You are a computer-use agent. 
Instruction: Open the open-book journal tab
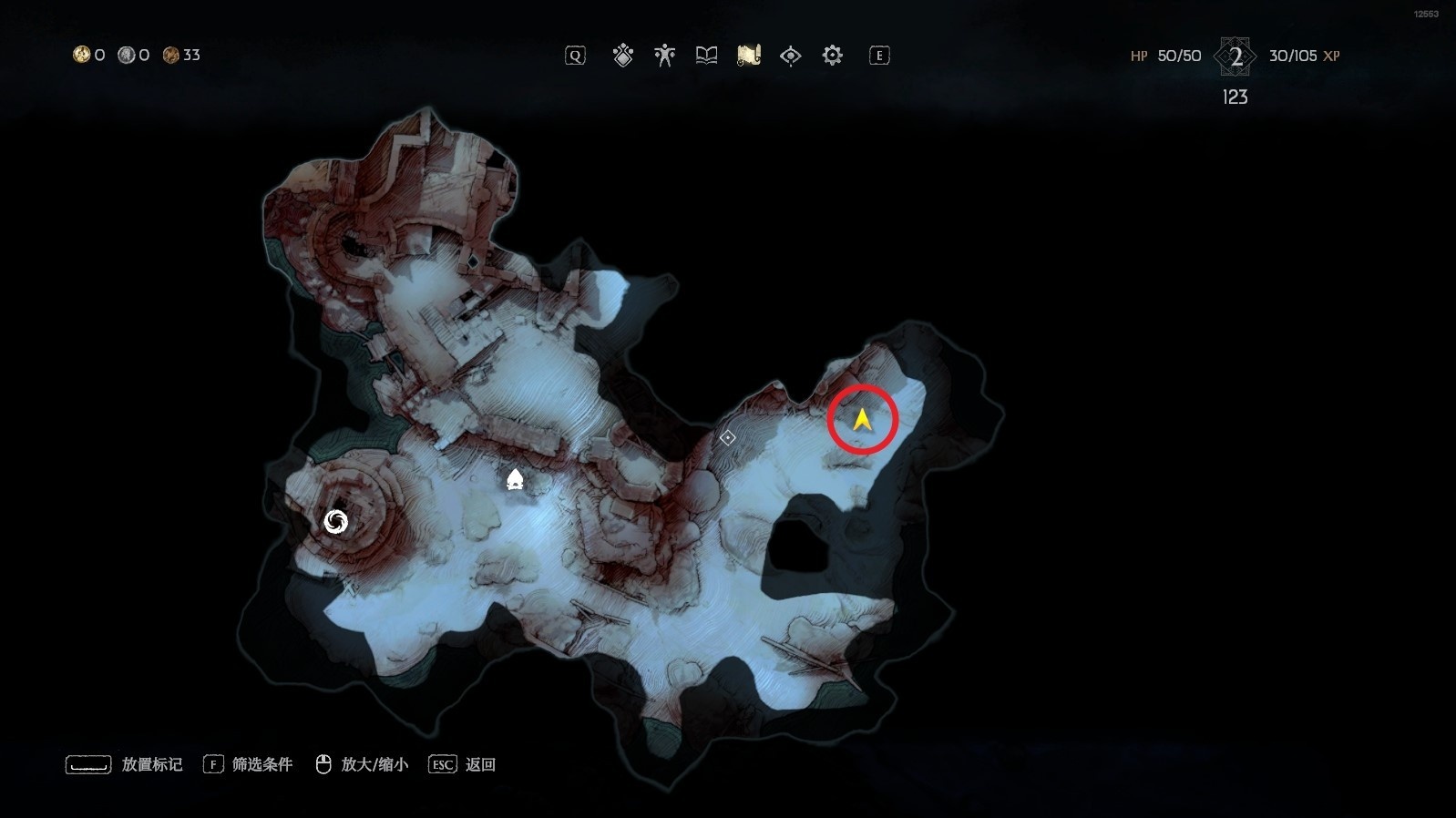click(706, 56)
